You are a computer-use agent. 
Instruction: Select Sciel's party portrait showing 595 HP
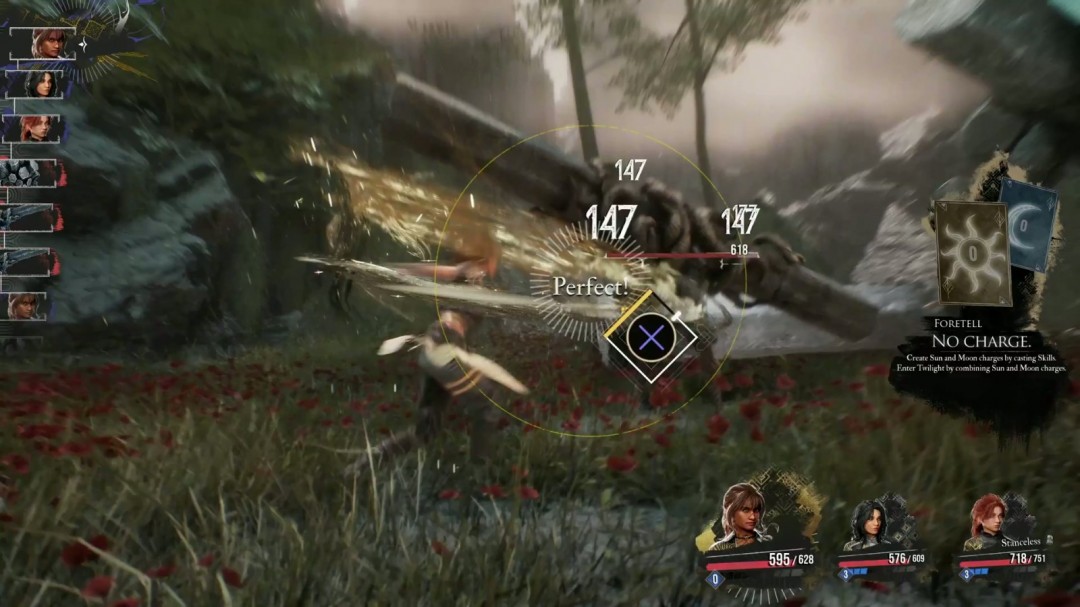(740, 517)
